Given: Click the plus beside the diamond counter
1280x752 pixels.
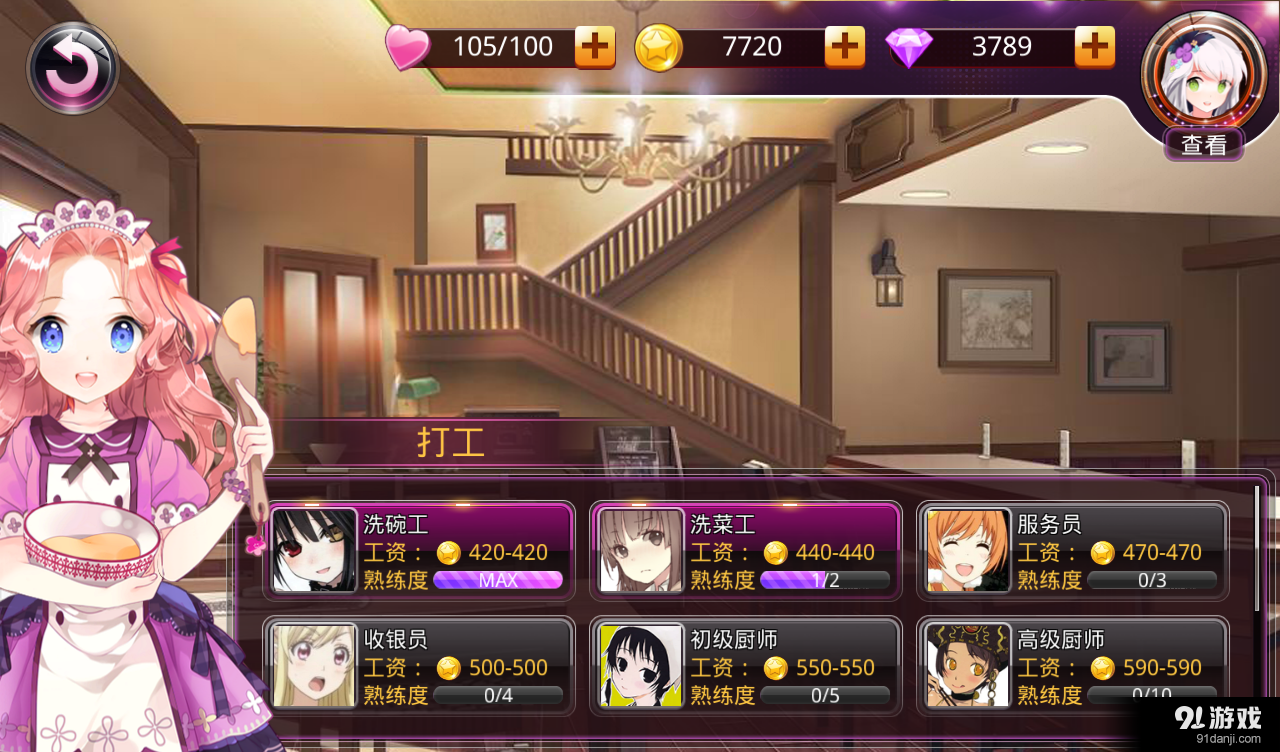Looking at the screenshot, I should click(1094, 46).
